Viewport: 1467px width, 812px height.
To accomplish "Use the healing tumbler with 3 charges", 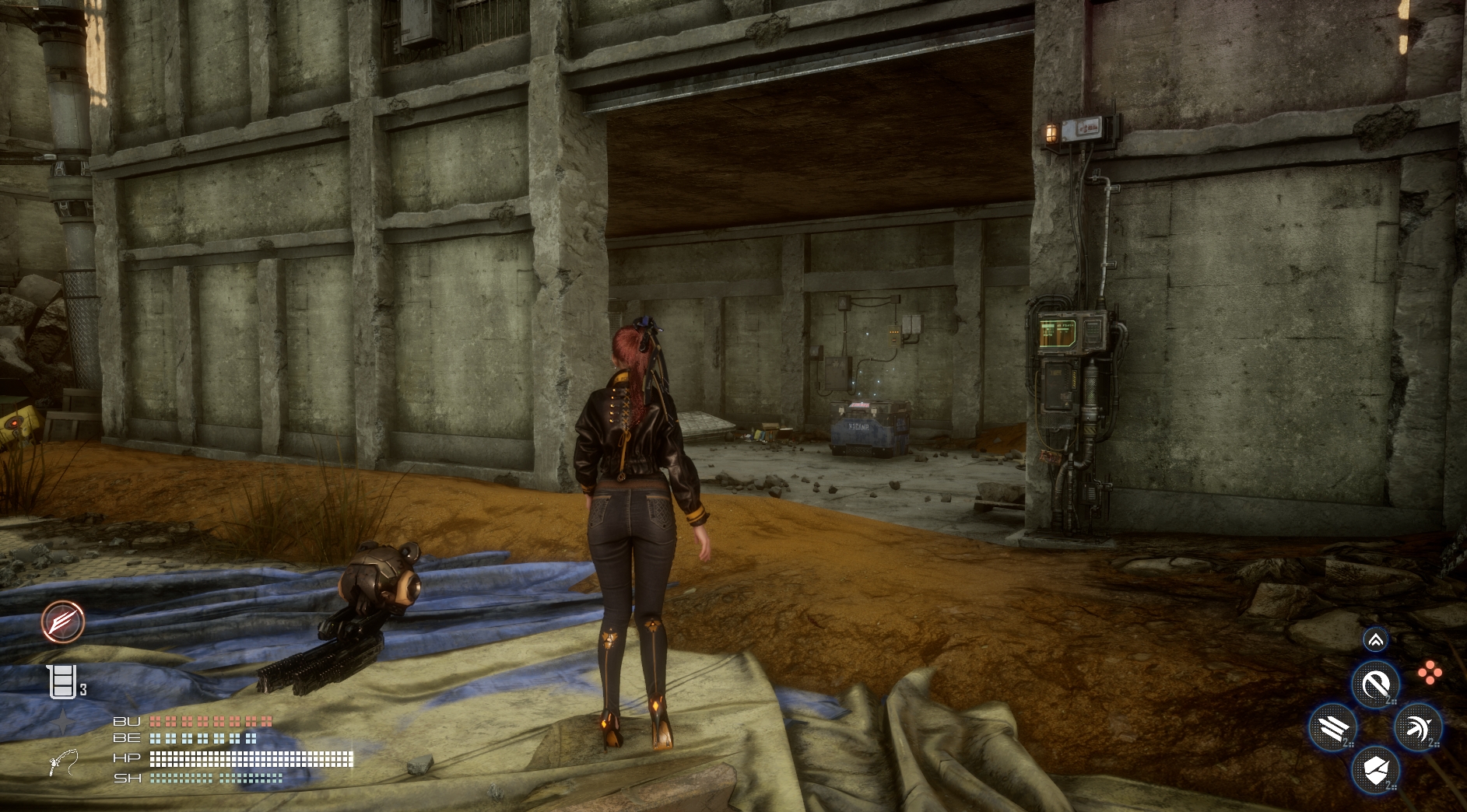I will (x=62, y=681).
